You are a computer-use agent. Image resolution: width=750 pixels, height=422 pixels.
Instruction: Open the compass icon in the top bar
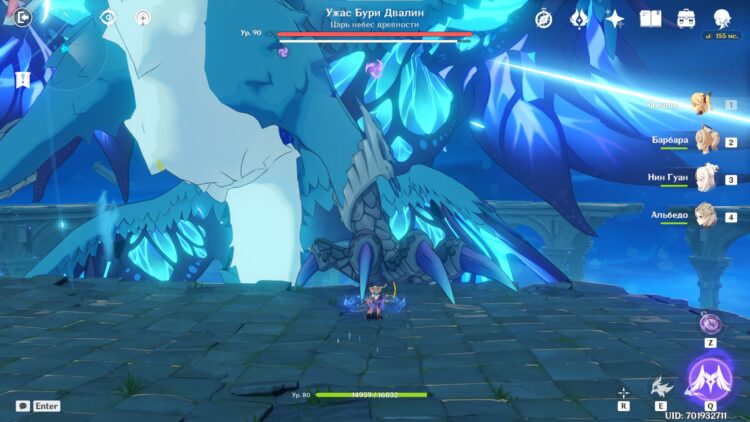click(x=544, y=18)
